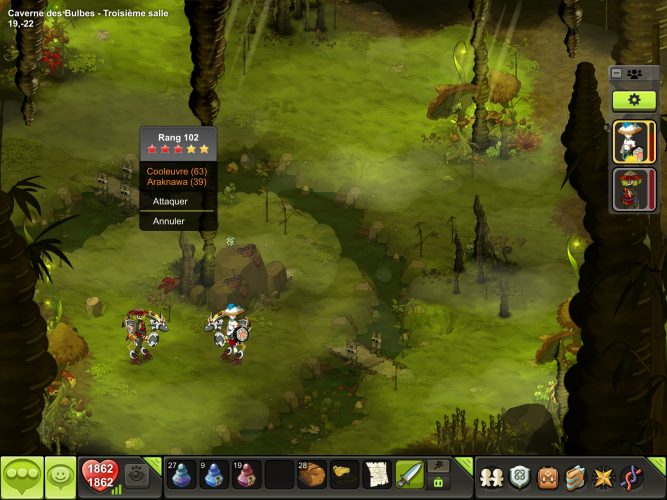The height and width of the screenshot is (500, 667).
Task: Activate the green sword weapon slot
Action: (x=409, y=475)
